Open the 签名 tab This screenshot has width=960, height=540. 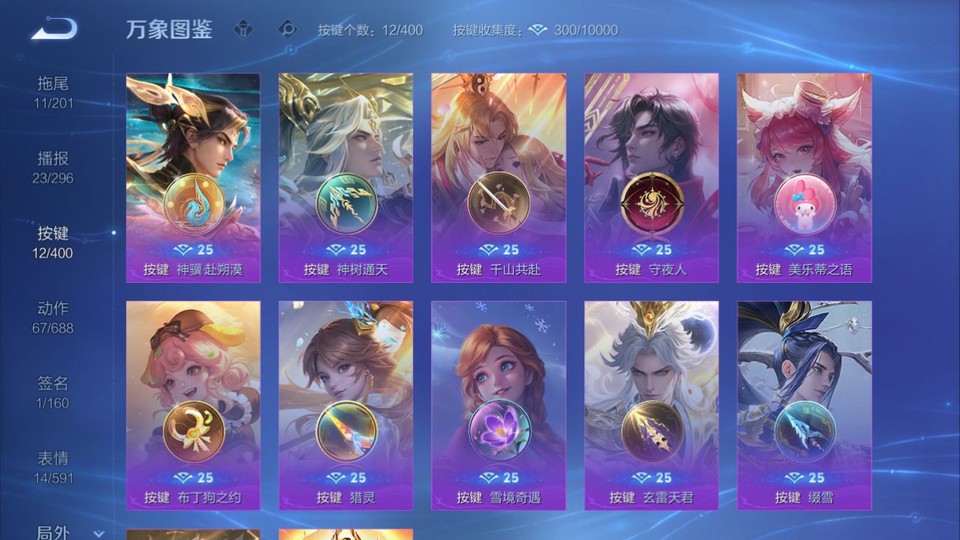tap(54, 391)
